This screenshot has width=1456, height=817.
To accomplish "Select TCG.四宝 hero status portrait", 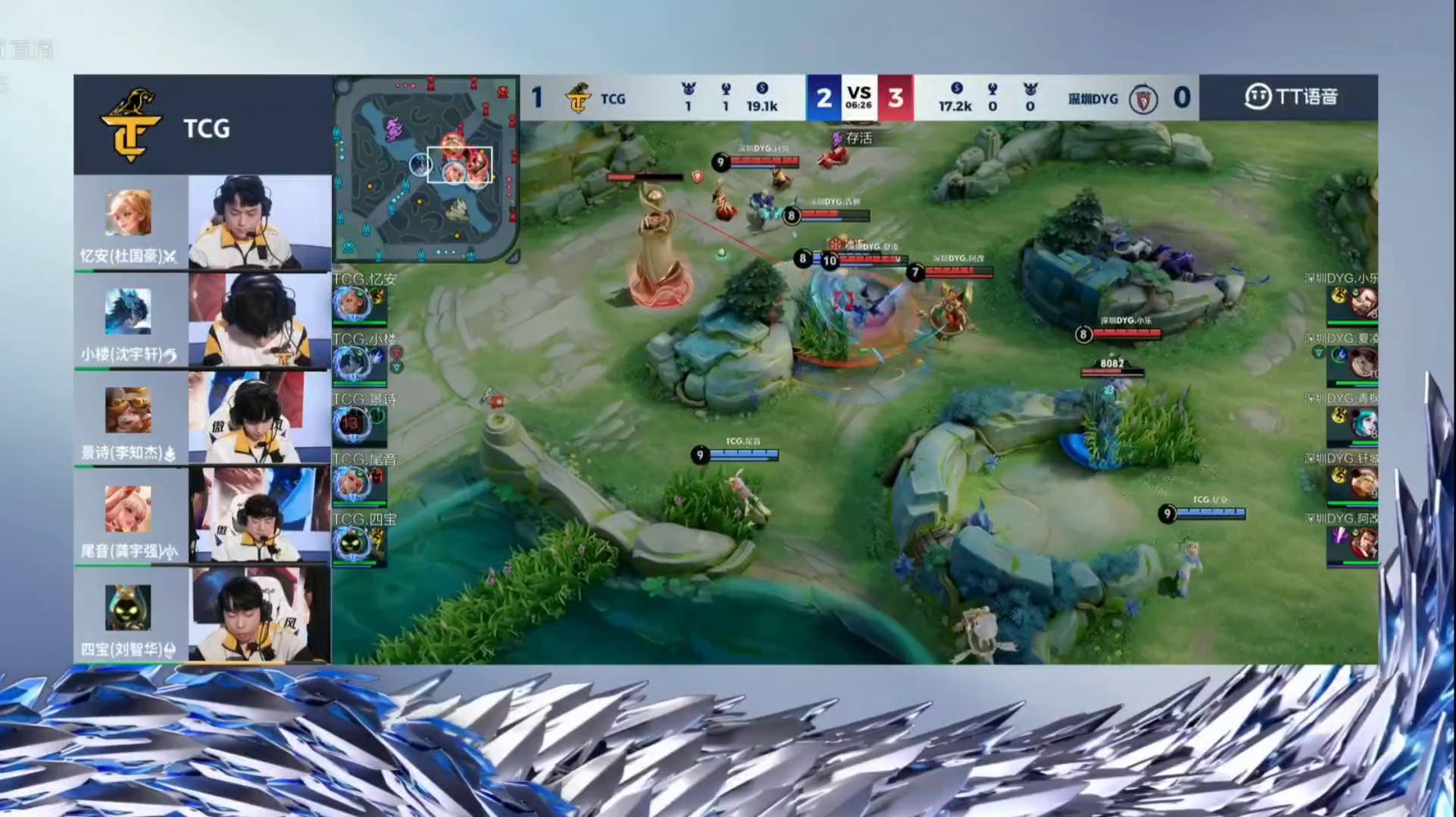I will point(352,543).
